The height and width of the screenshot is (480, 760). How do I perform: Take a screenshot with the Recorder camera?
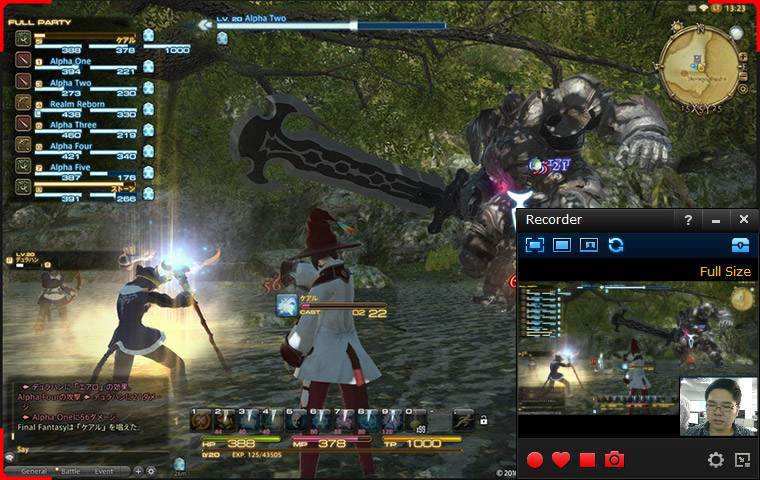[614, 460]
